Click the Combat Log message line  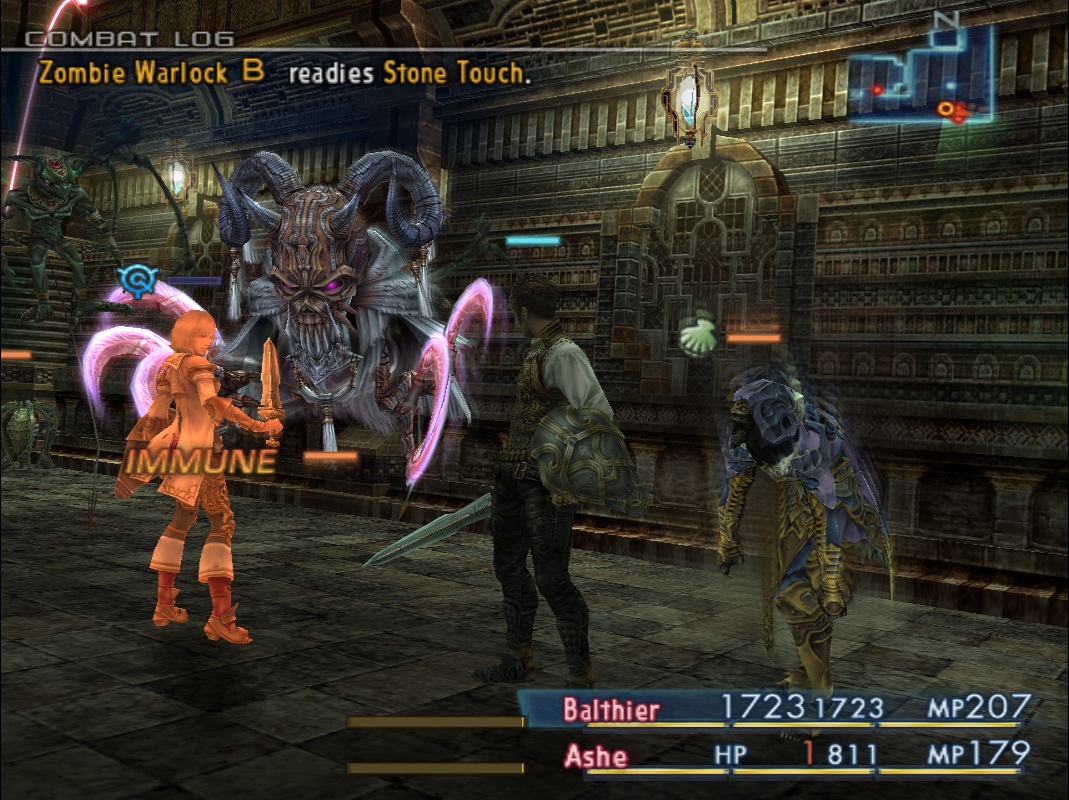281,72
